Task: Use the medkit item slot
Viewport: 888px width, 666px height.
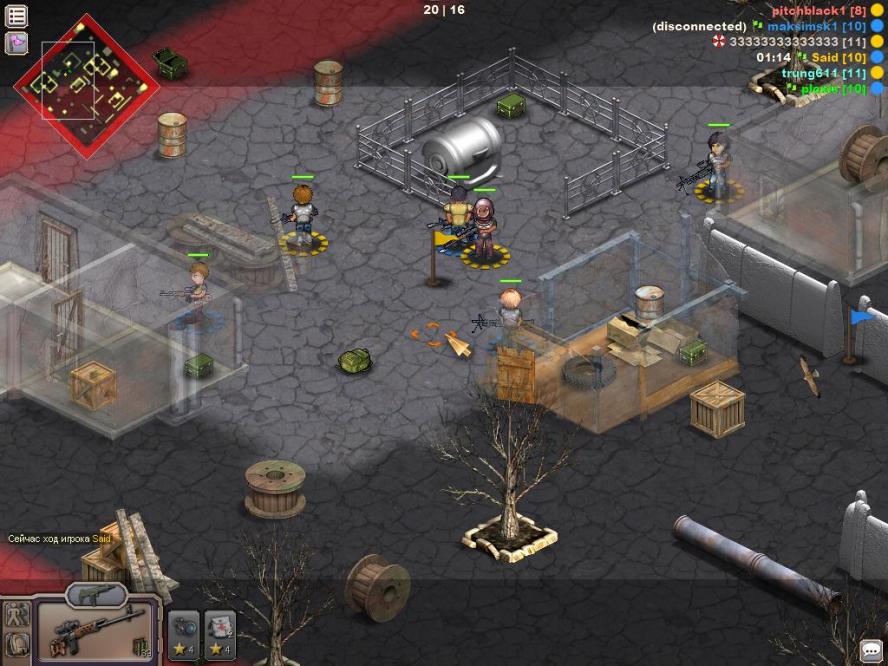Action: coord(220,635)
